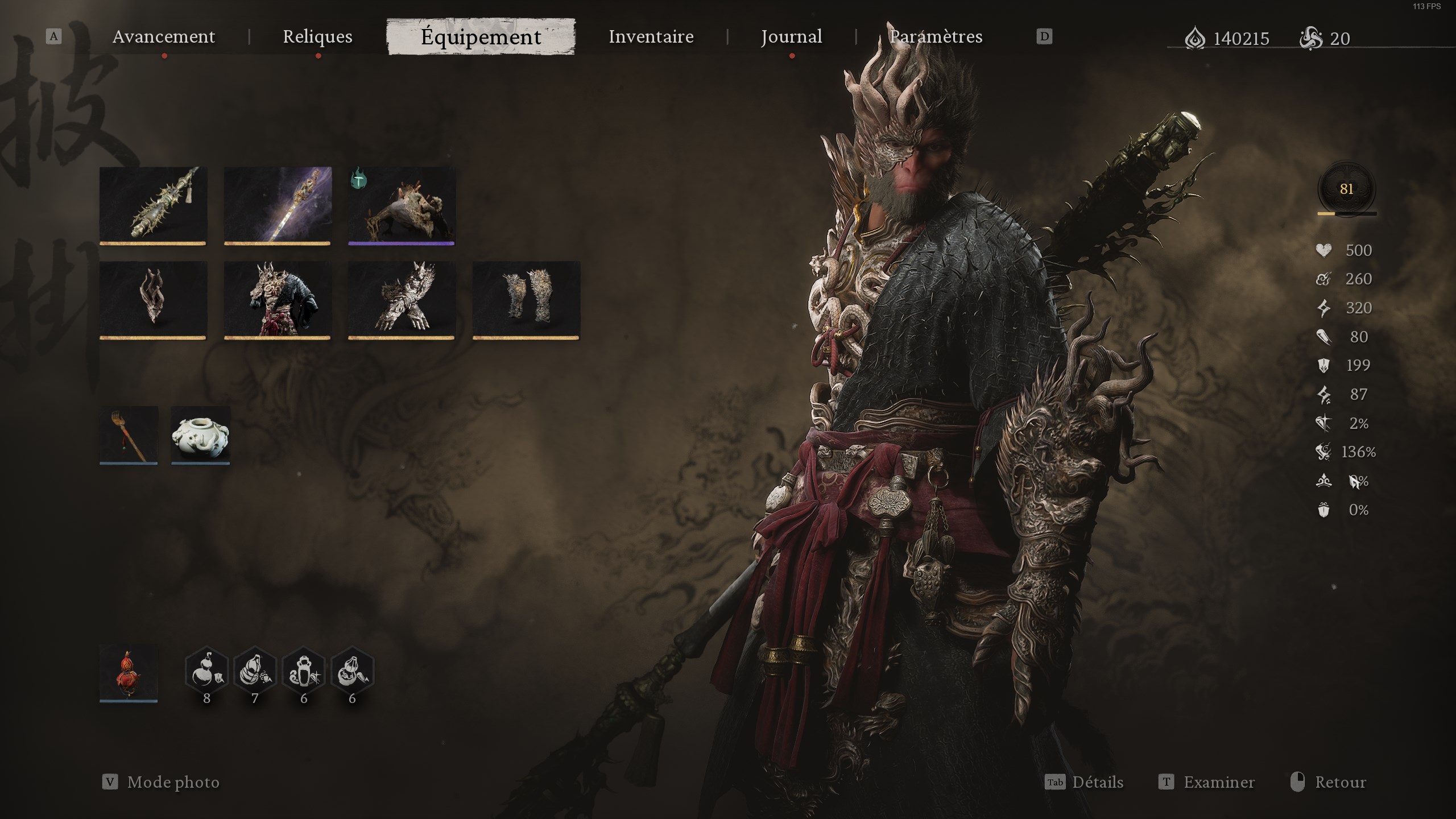
Task: Switch to the Inventaire tab
Action: point(650,36)
